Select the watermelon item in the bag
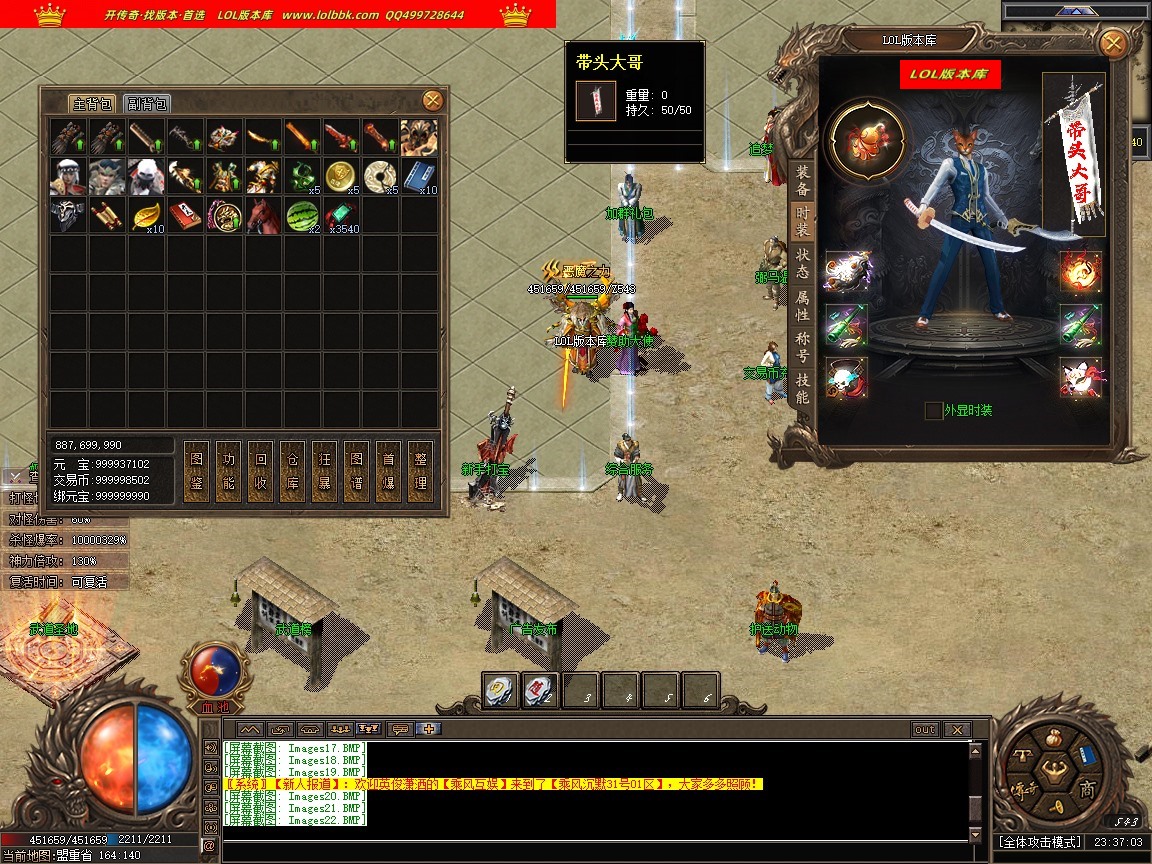Image resolution: width=1152 pixels, height=864 pixels. click(x=303, y=215)
